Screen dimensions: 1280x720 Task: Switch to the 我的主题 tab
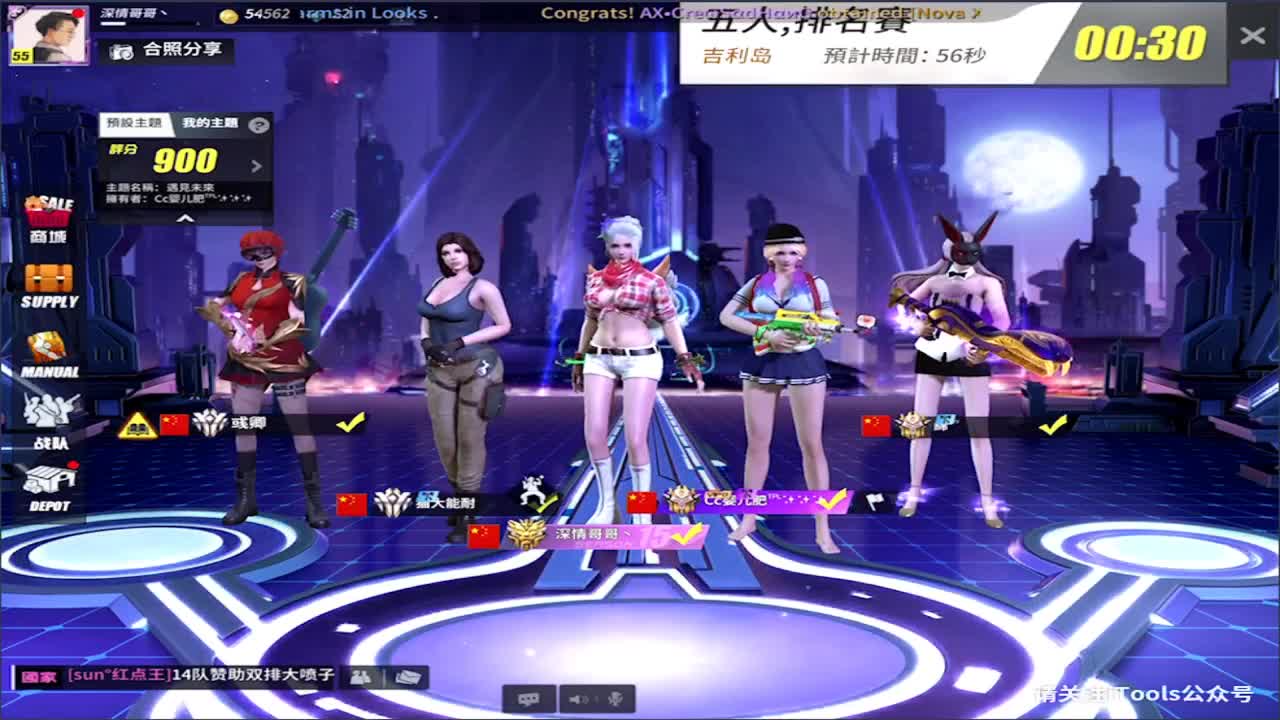click(211, 122)
